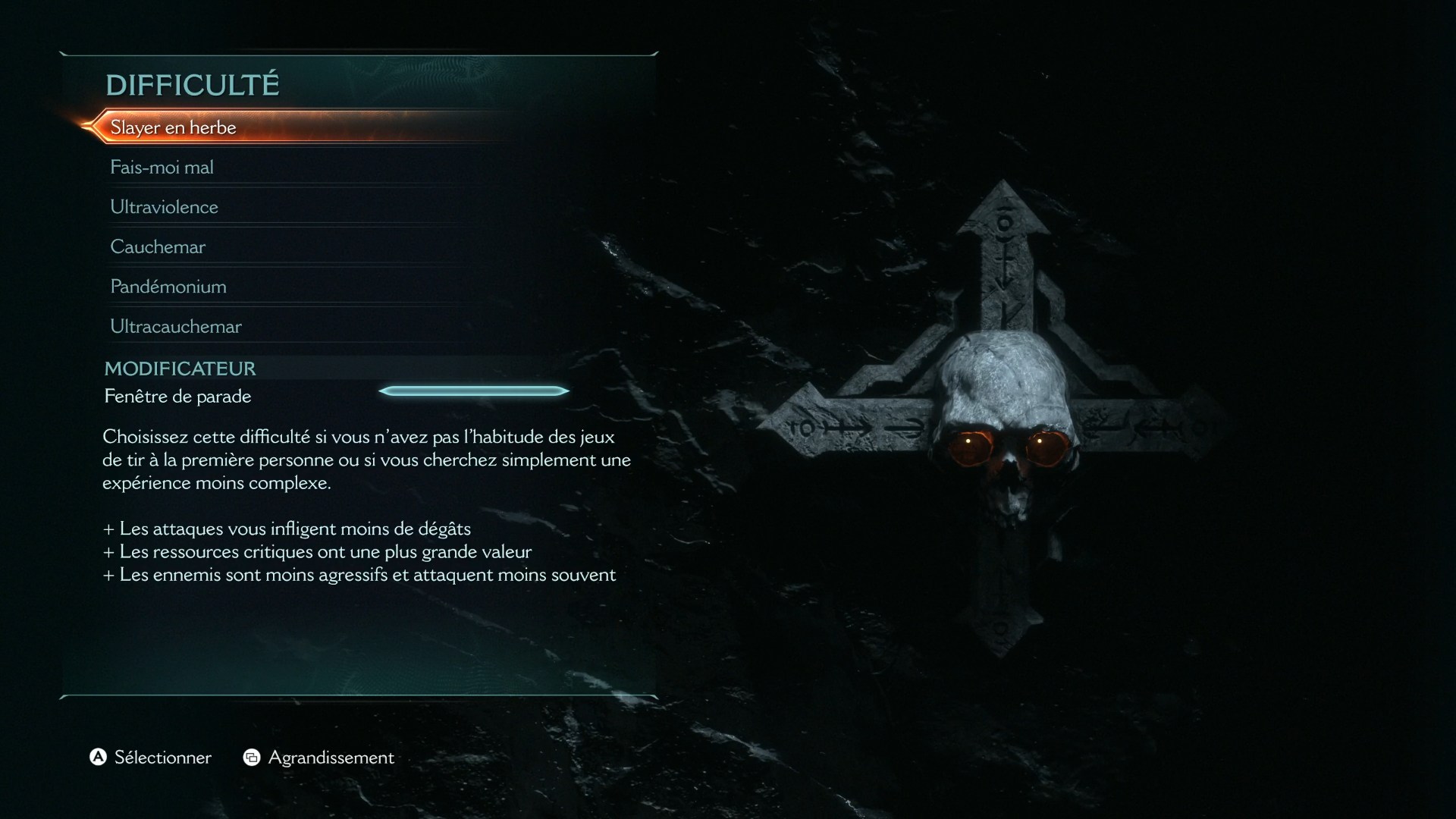Screen dimensions: 1456x819
Task: Choose the Pandémonium difficulty entry
Action: coord(167,286)
